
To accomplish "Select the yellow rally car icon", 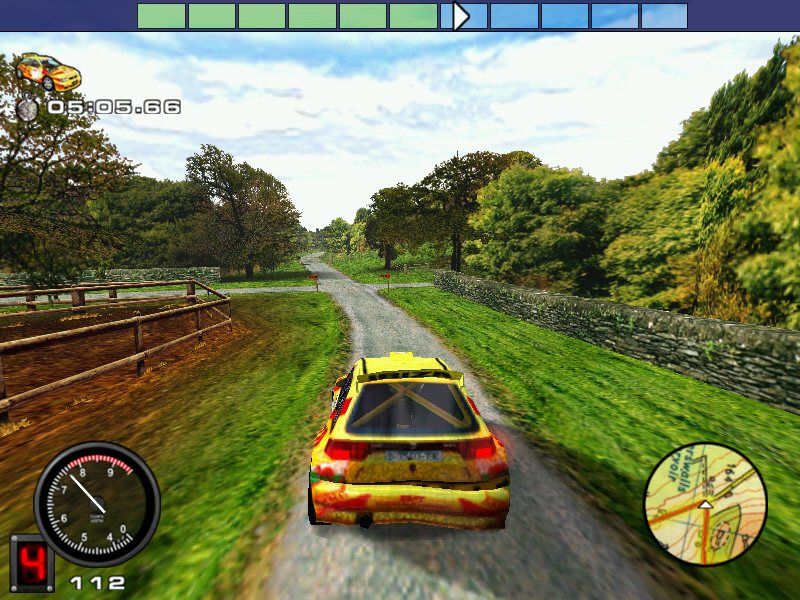I will coord(49,72).
